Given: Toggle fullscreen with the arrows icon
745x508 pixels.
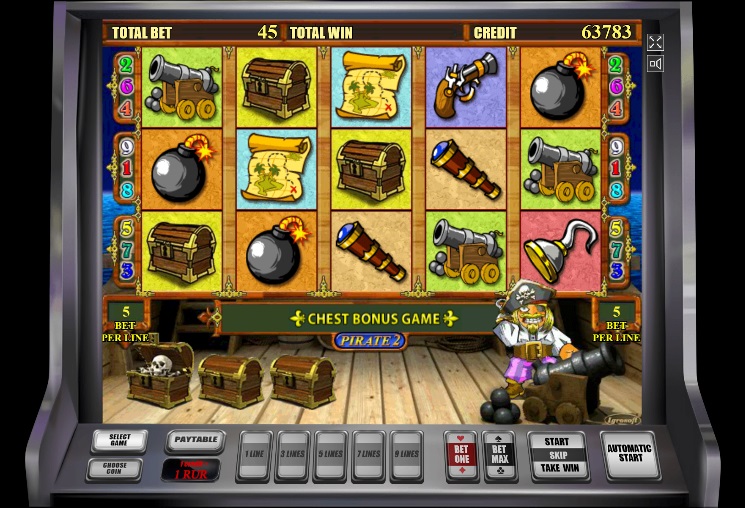Looking at the screenshot, I should click(655, 42).
